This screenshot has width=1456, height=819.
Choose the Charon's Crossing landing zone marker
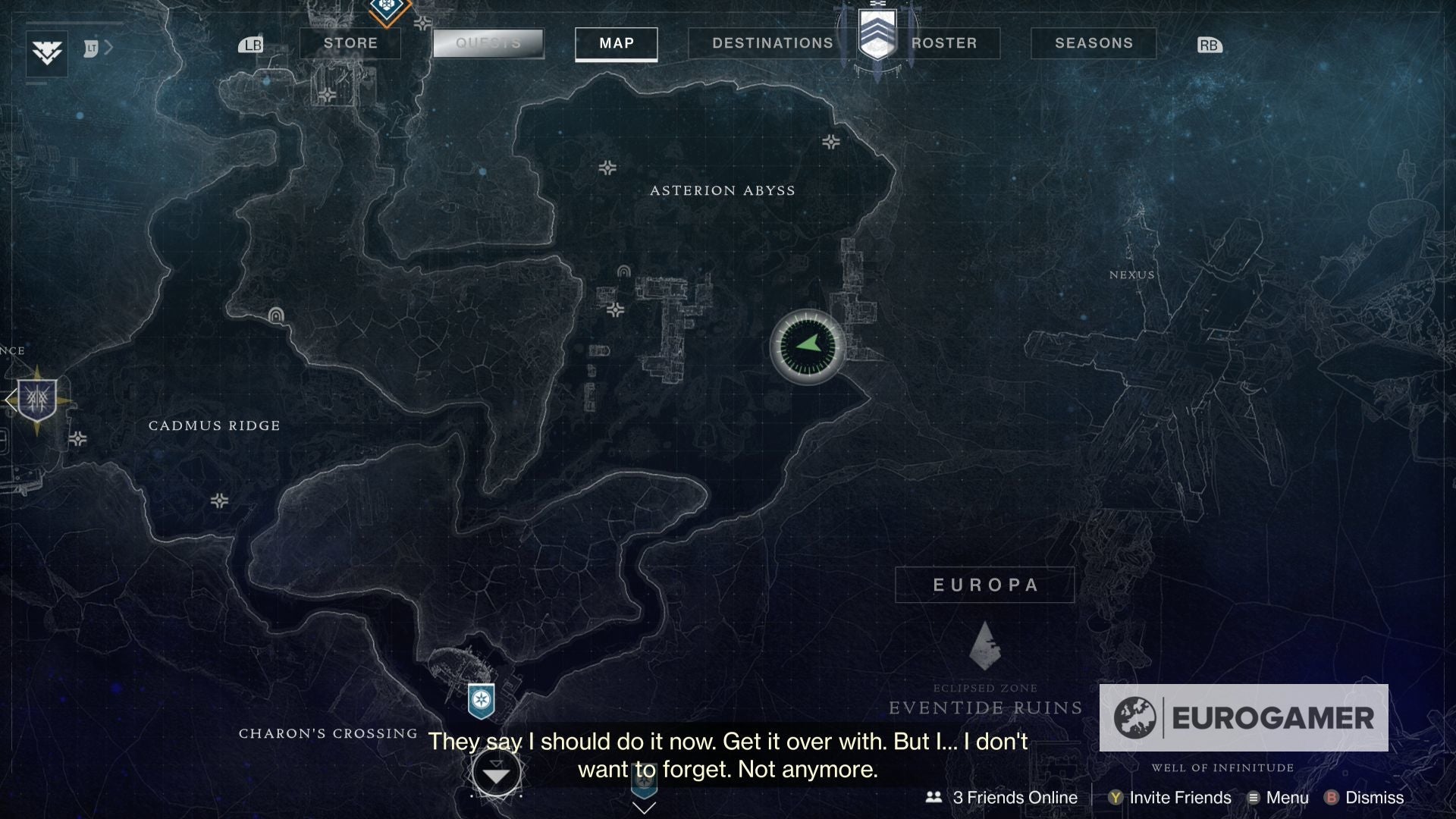point(482,700)
